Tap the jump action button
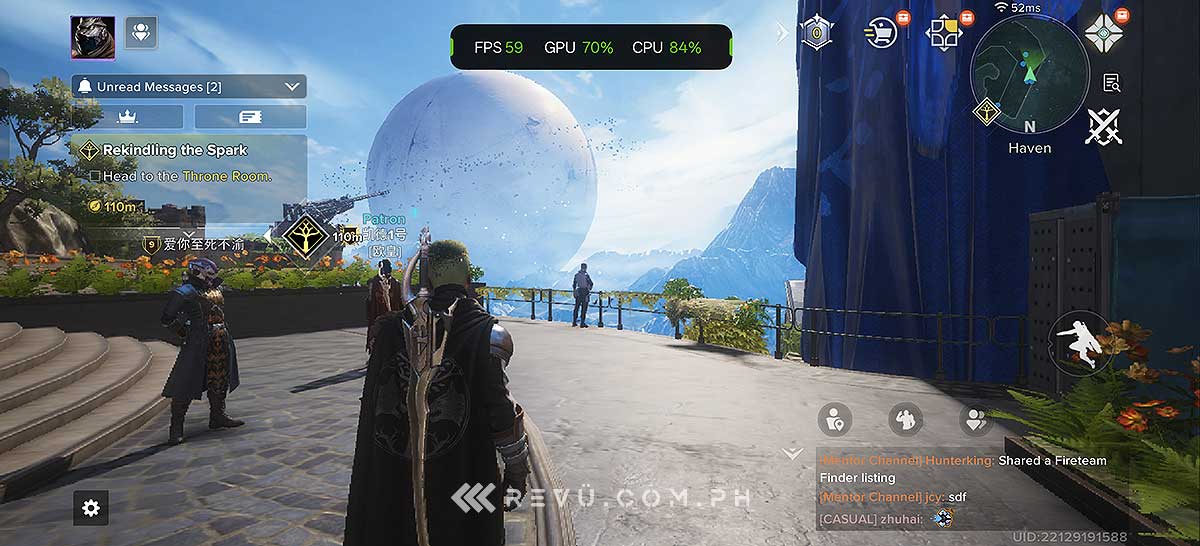Image resolution: width=1200 pixels, height=546 pixels. pyautogui.click(x=1080, y=343)
